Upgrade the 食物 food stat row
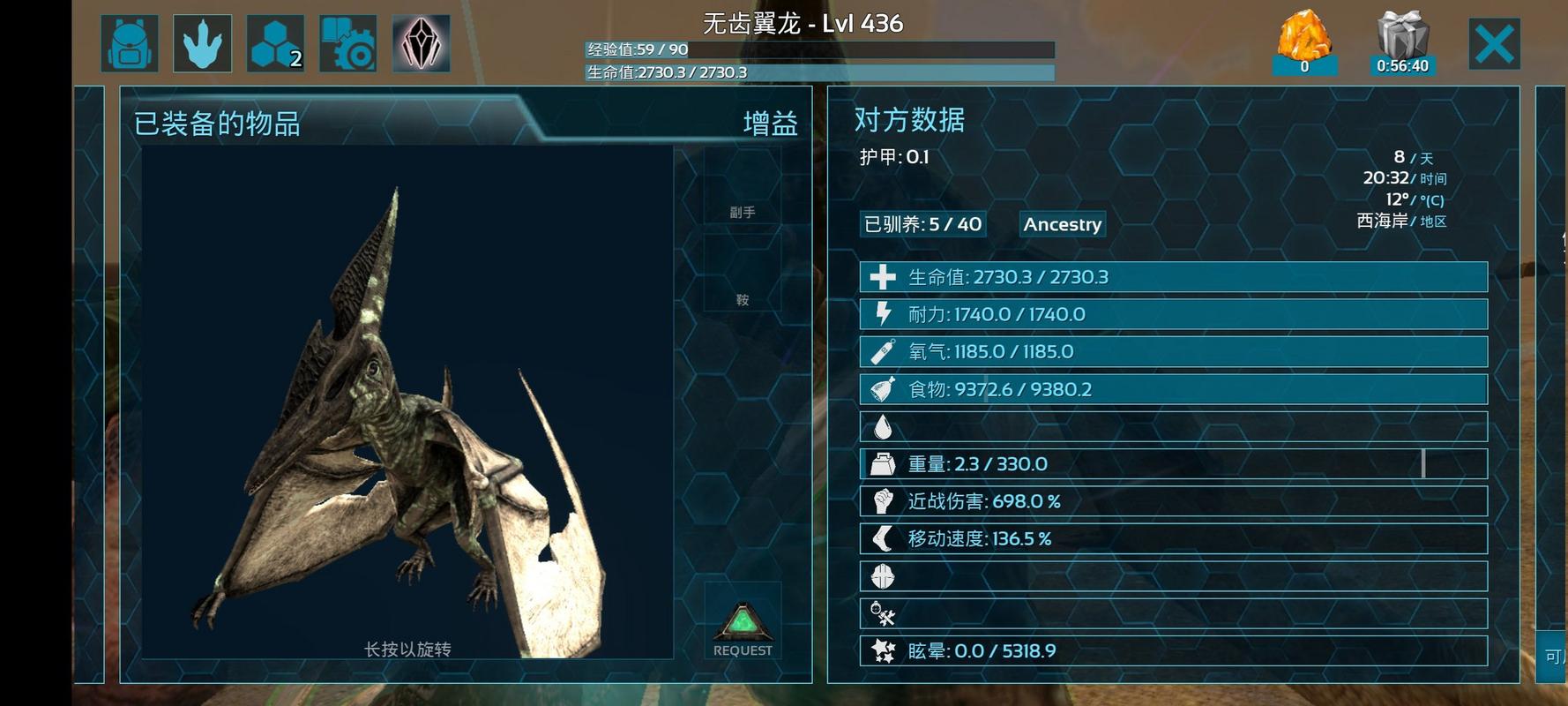This screenshot has height=706, width=1568. (x=1173, y=389)
